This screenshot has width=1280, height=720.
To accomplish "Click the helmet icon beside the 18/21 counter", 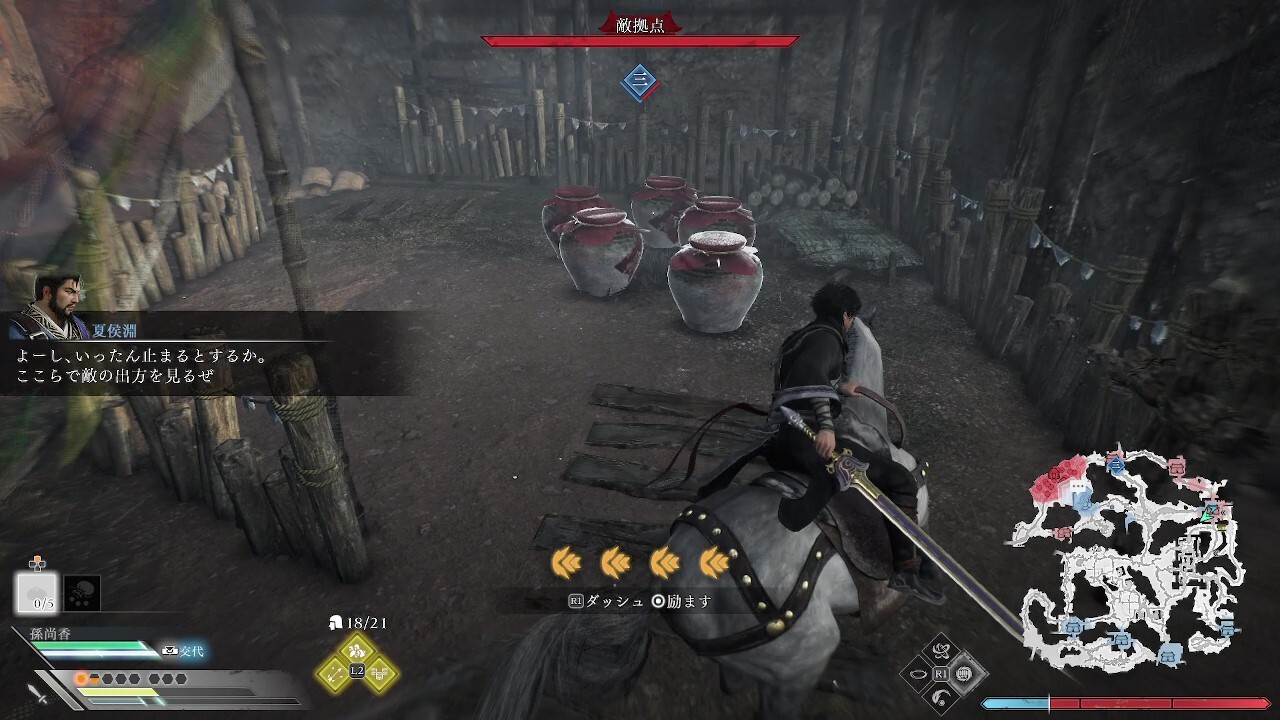I will point(336,623).
